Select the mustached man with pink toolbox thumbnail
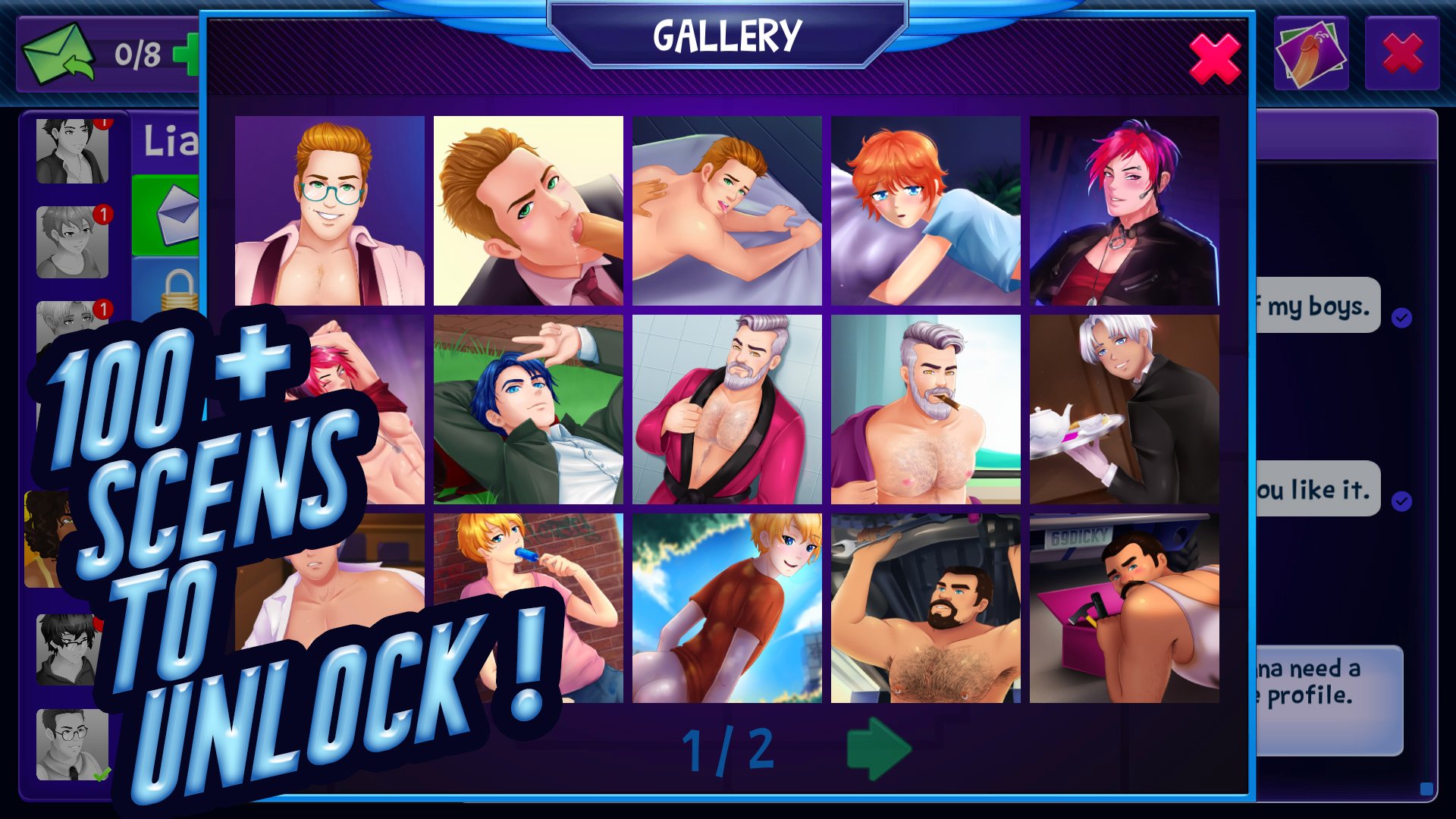 pos(1124,608)
